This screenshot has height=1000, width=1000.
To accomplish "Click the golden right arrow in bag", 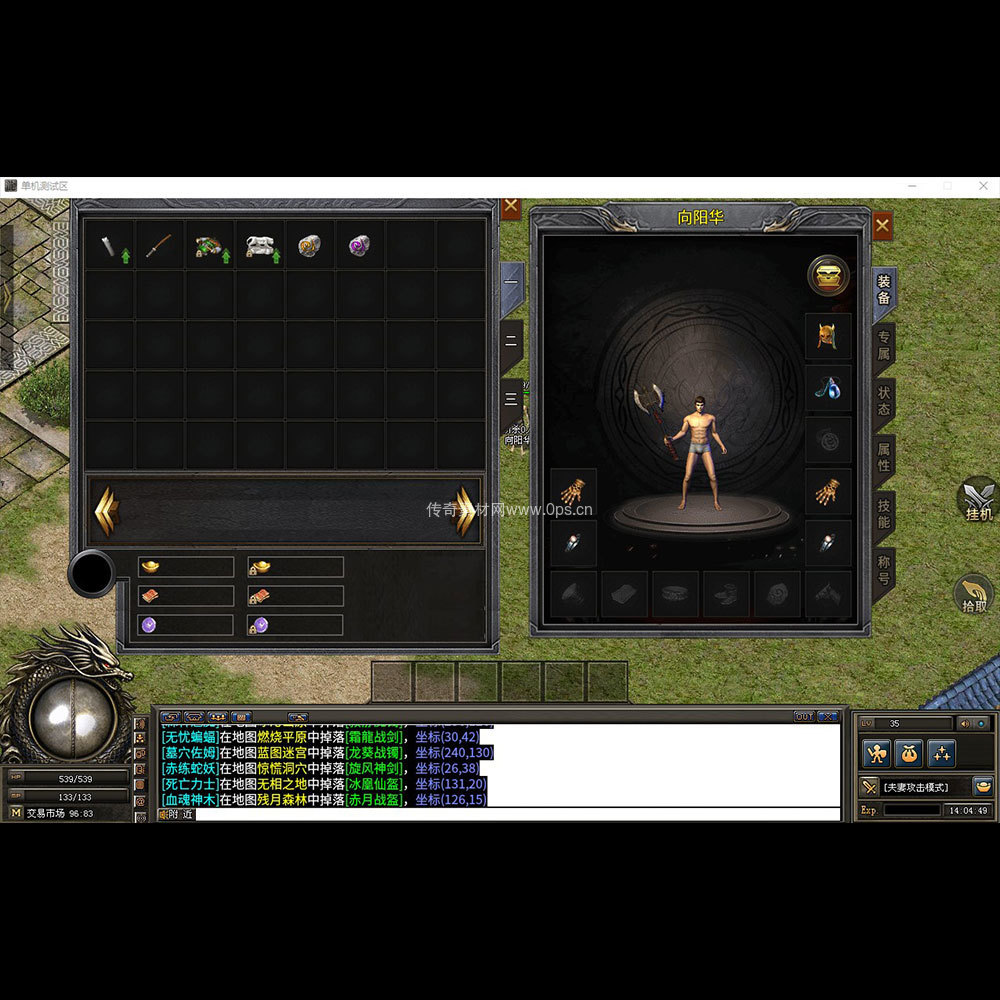I will (x=465, y=511).
